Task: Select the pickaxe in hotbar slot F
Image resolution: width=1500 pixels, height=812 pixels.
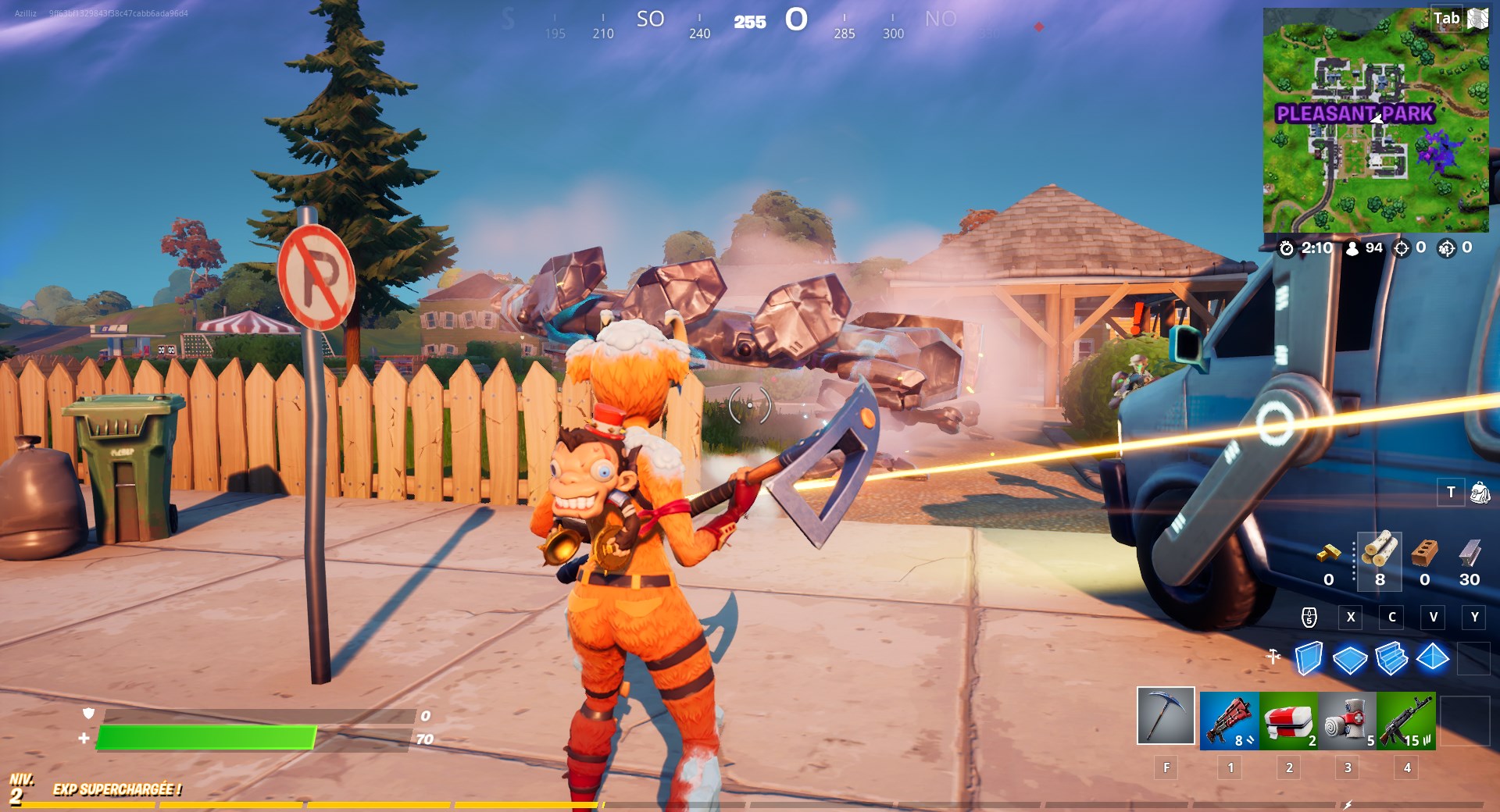Action: 1164,721
